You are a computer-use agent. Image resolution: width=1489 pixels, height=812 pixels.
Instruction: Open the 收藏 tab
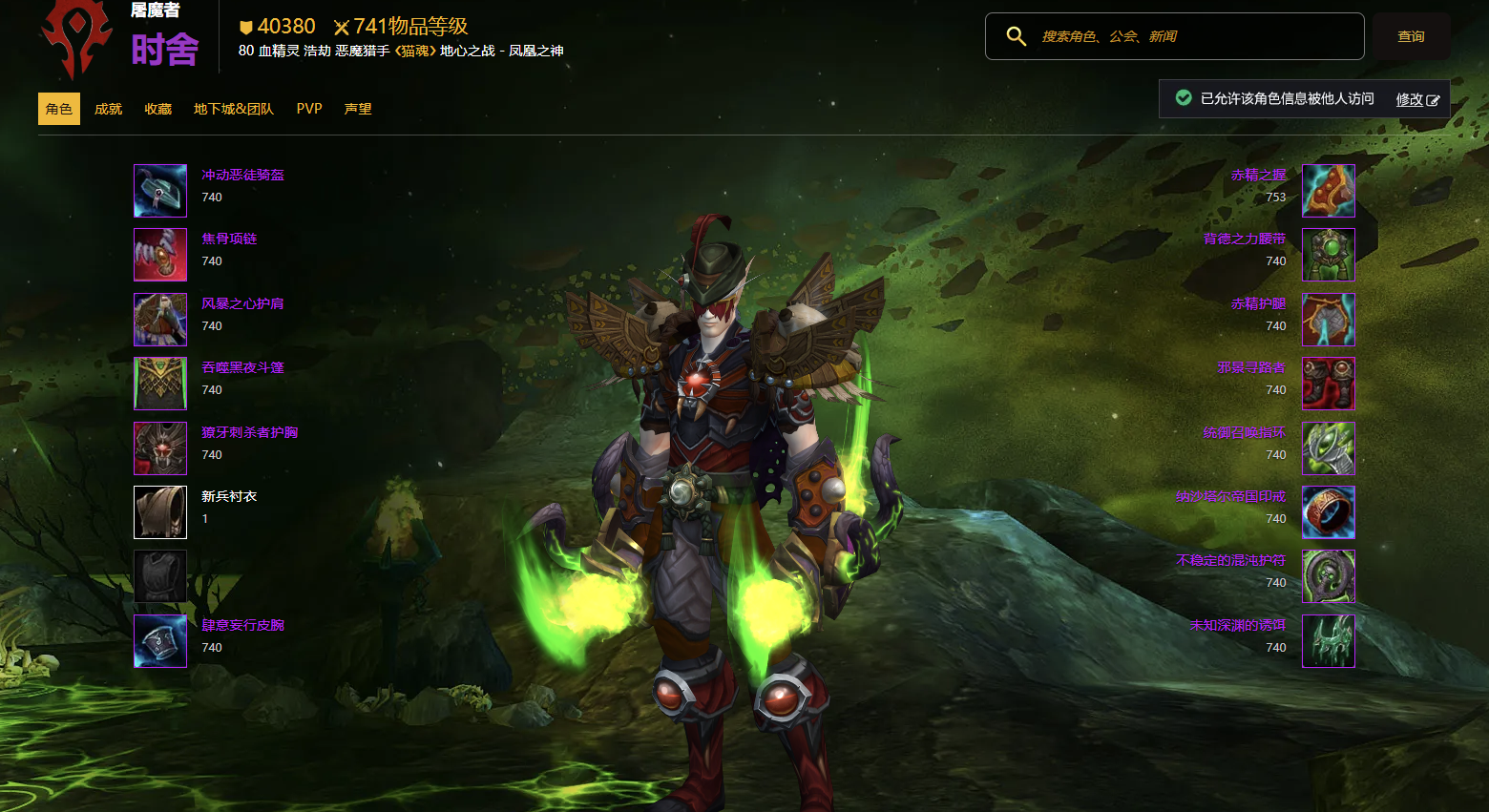(x=157, y=109)
